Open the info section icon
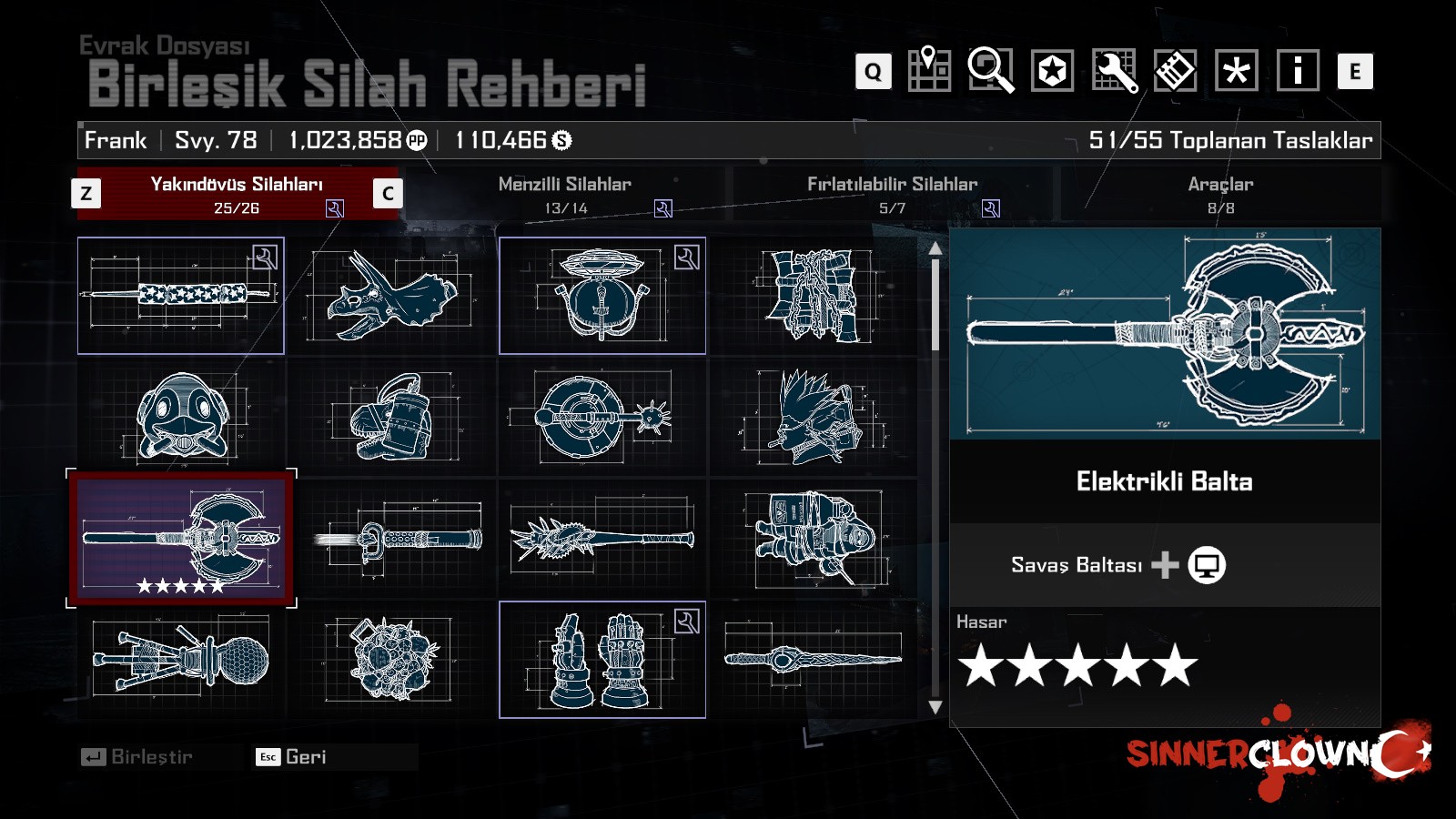Image resolution: width=1456 pixels, height=819 pixels. 1299,70
